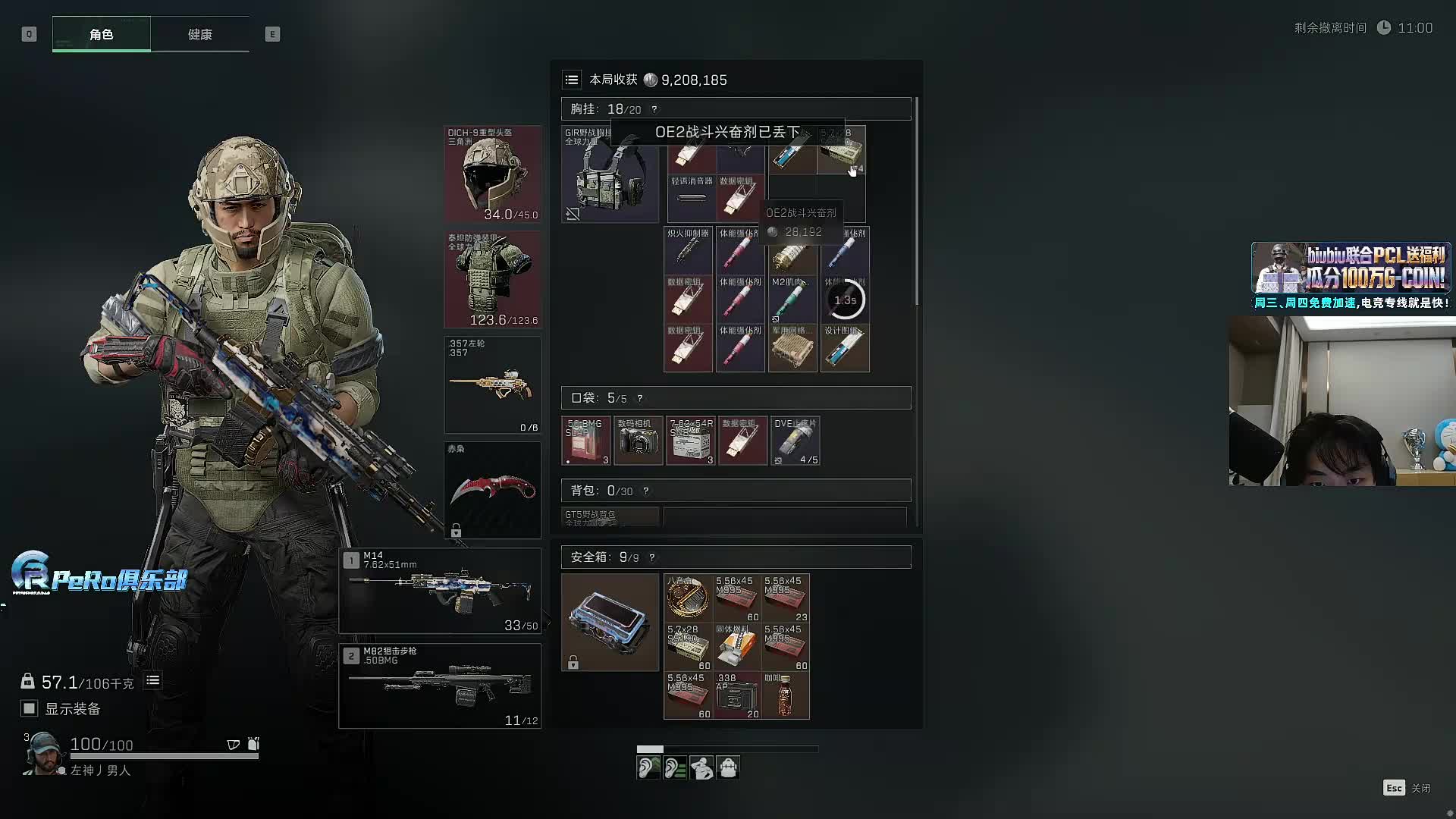The width and height of the screenshot is (1456, 819).
Task: Select the body armor slot
Action: pos(492,280)
